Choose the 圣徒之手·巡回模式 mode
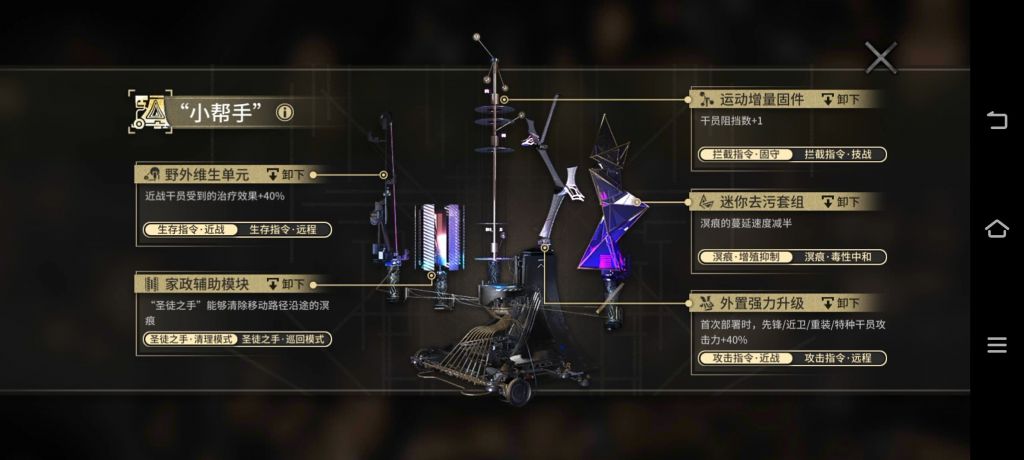The height and width of the screenshot is (460, 1024). [x=283, y=339]
